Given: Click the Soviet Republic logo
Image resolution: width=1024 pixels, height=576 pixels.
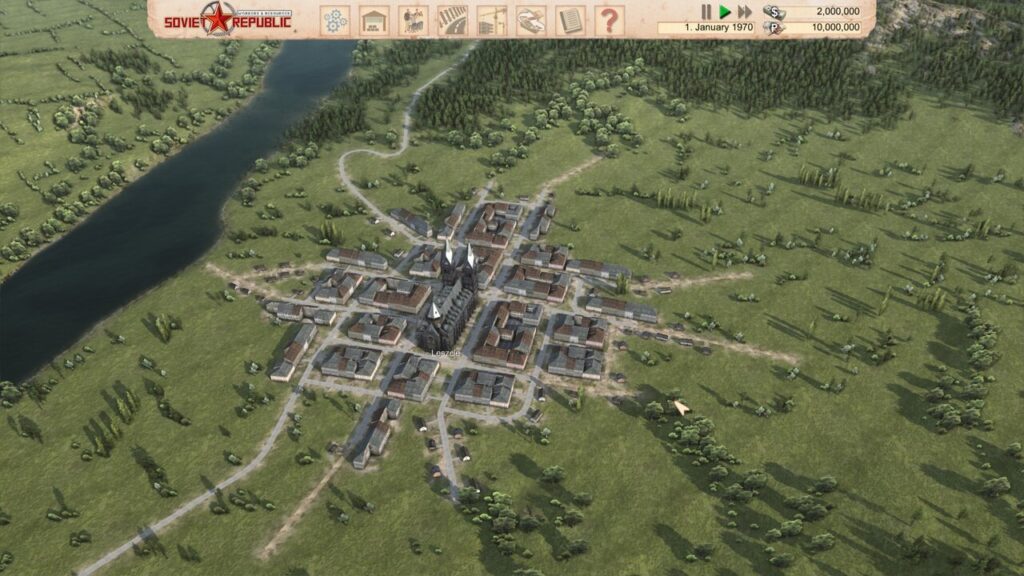Looking at the screenshot, I should coord(229,19).
